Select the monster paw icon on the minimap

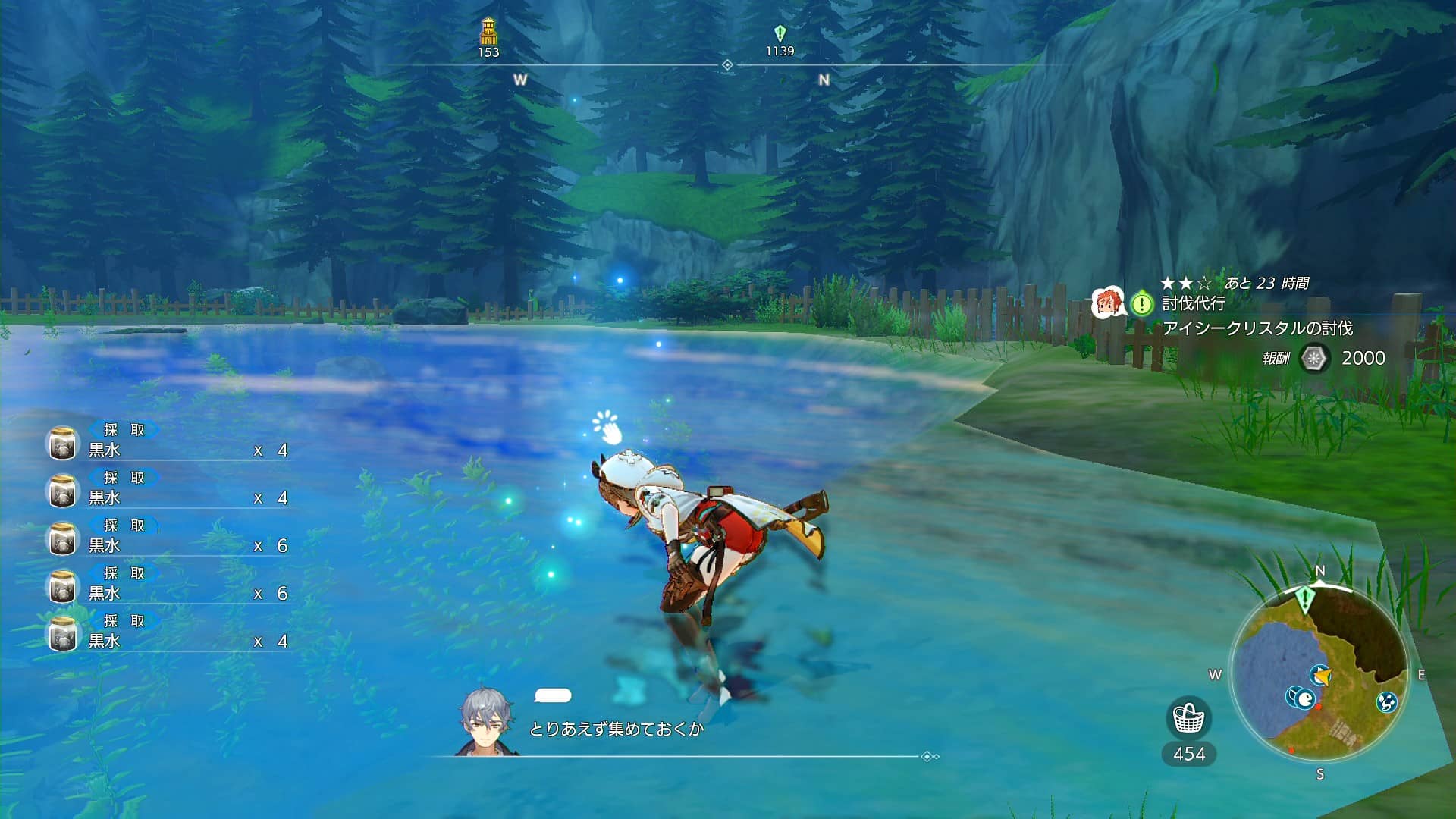1386,703
